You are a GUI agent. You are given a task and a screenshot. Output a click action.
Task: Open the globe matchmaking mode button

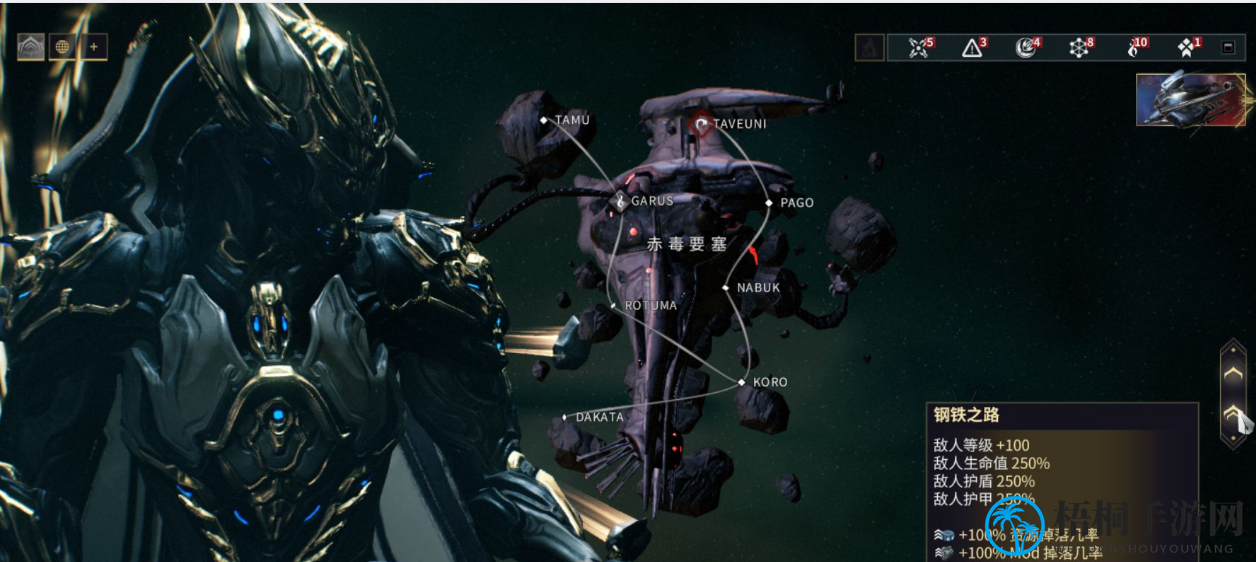63,47
